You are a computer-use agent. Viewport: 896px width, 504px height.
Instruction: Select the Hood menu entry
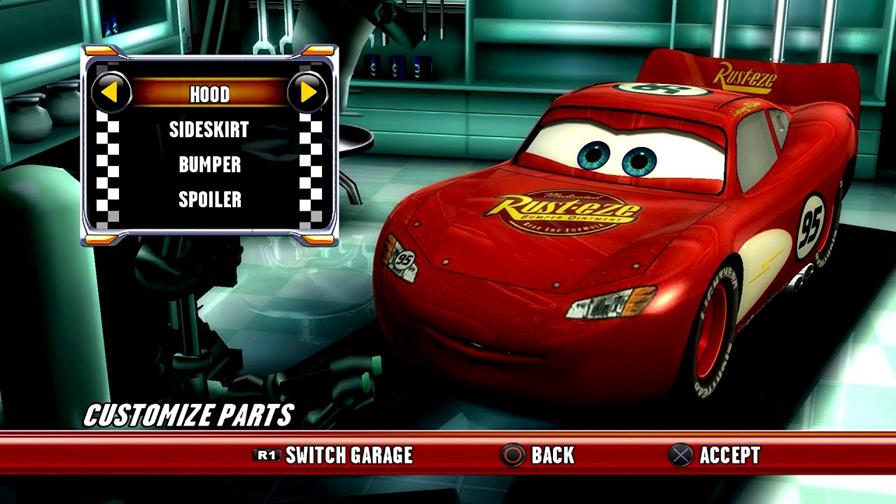coord(210,94)
